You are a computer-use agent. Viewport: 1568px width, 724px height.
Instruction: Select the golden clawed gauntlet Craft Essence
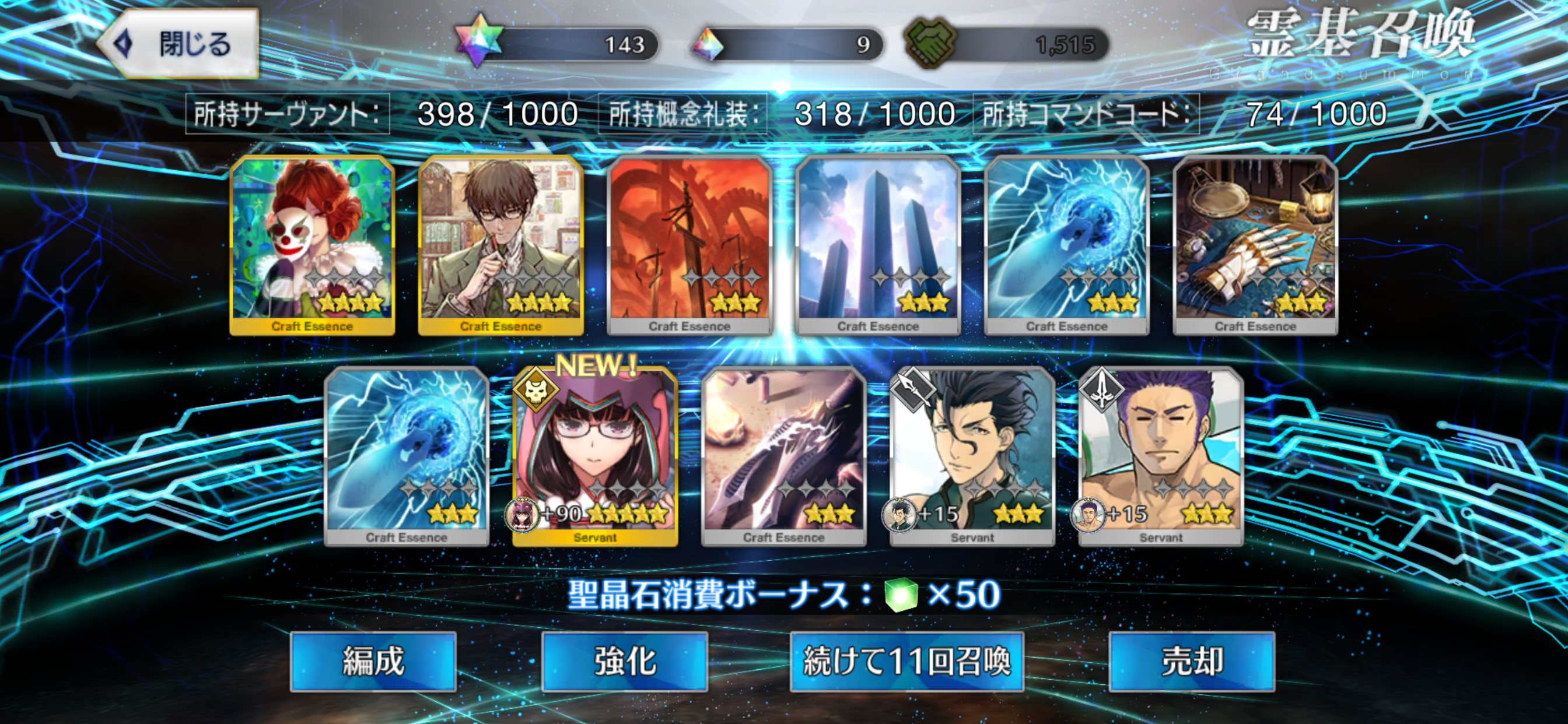coord(1255,245)
